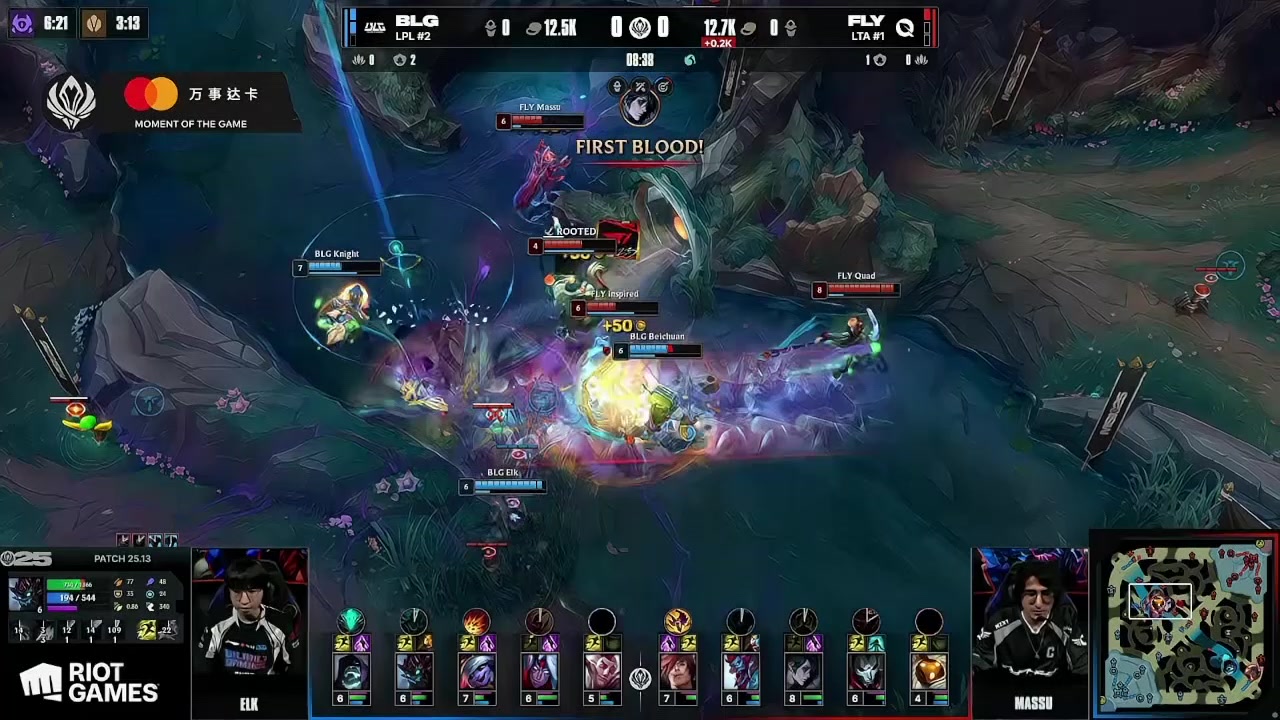Click the purple objective timer icon

[x=21, y=23]
